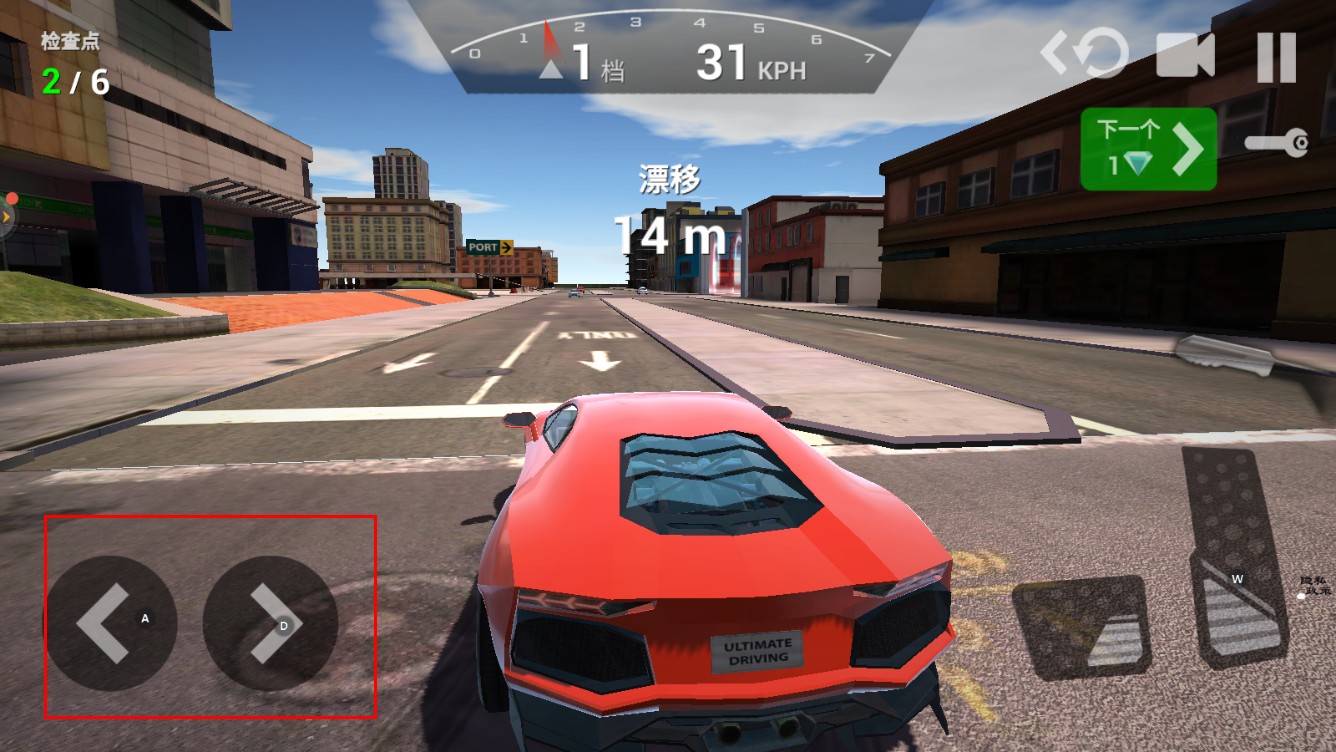Switch the camera view
The image size is (1336, 752).
[1185, 55]
